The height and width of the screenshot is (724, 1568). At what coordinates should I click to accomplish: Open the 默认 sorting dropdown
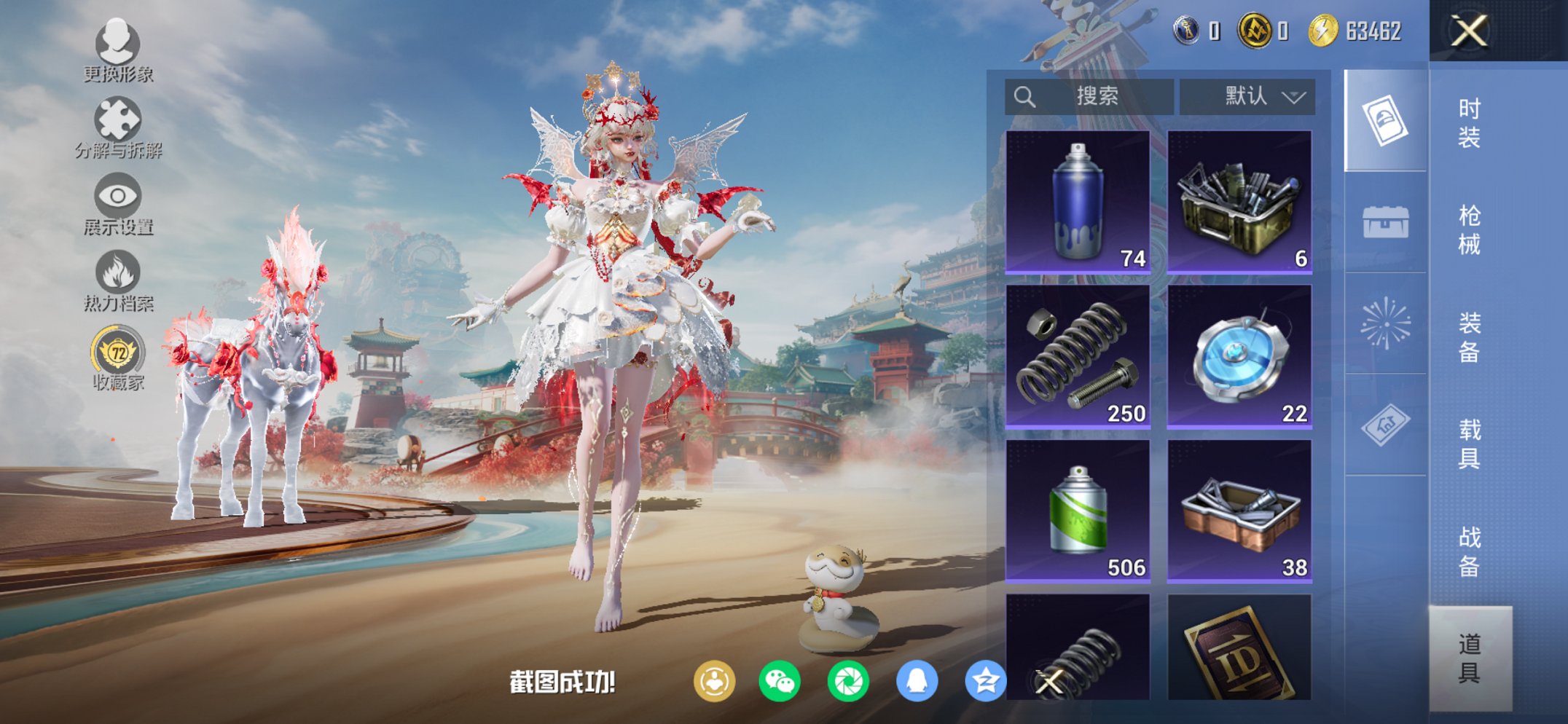click(1247, 95)
